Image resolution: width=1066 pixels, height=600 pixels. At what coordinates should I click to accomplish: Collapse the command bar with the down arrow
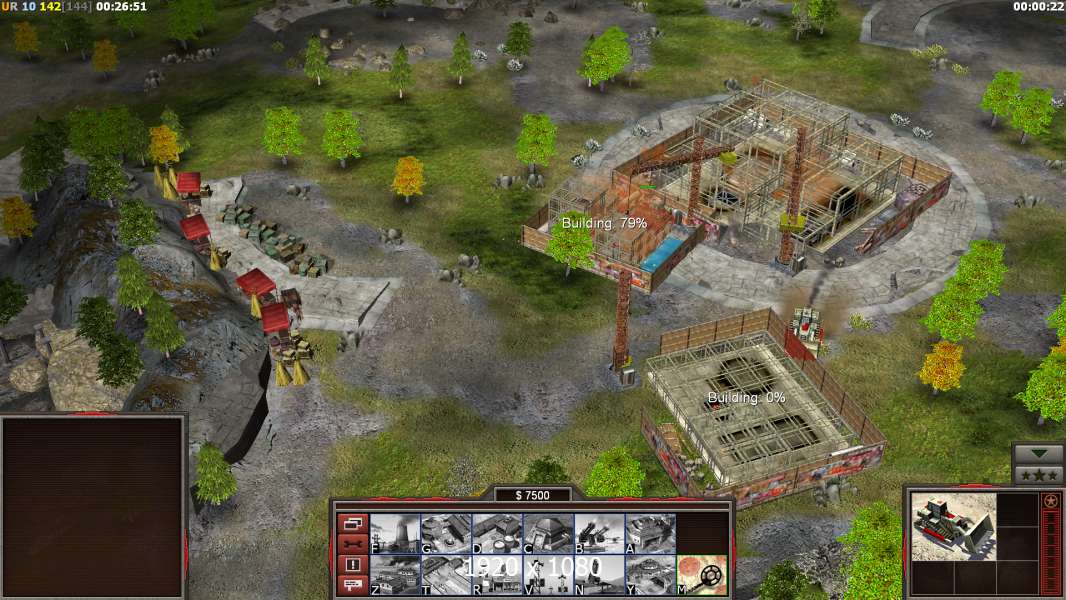1038,454
